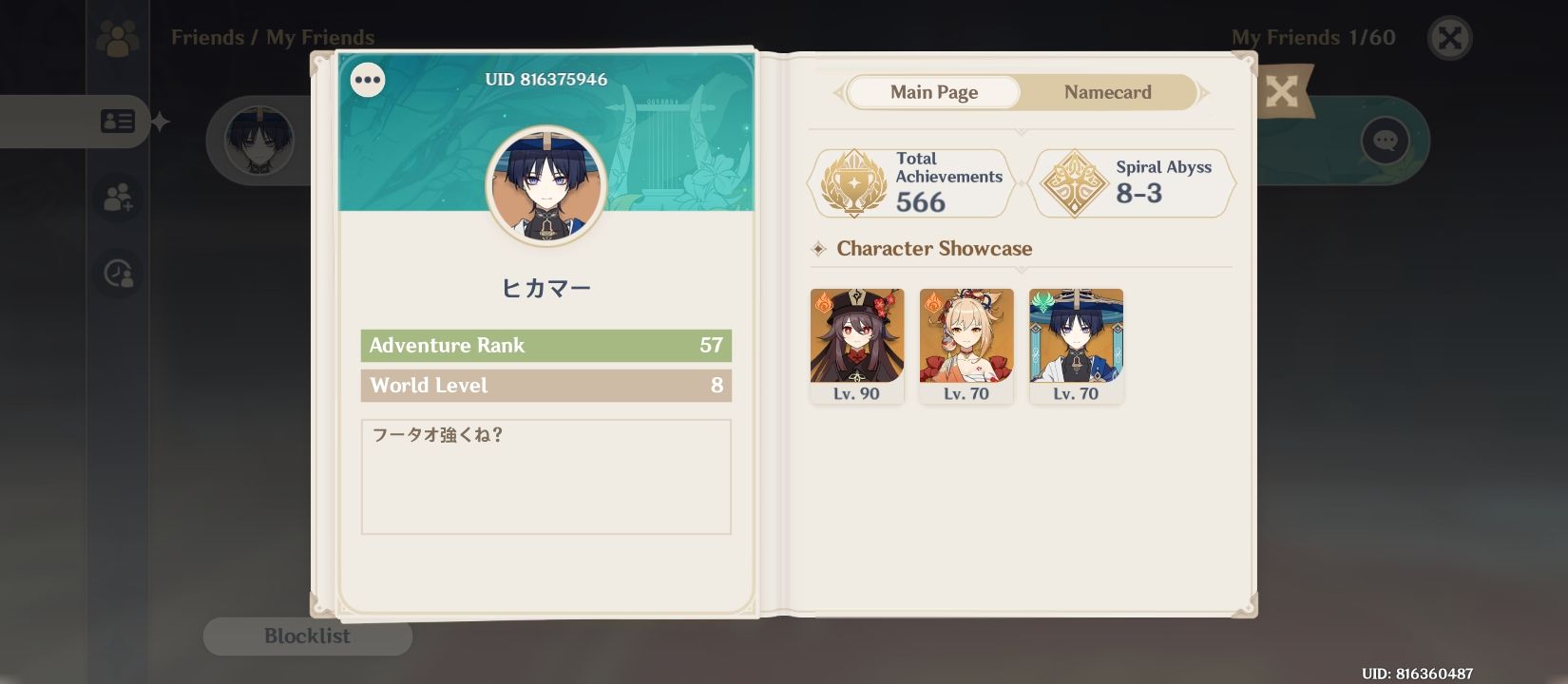Click the Total Achievements emblem icon
The width and height of the screenshot is (1568, 684).
pyautogui.click(x=853, y=182)
